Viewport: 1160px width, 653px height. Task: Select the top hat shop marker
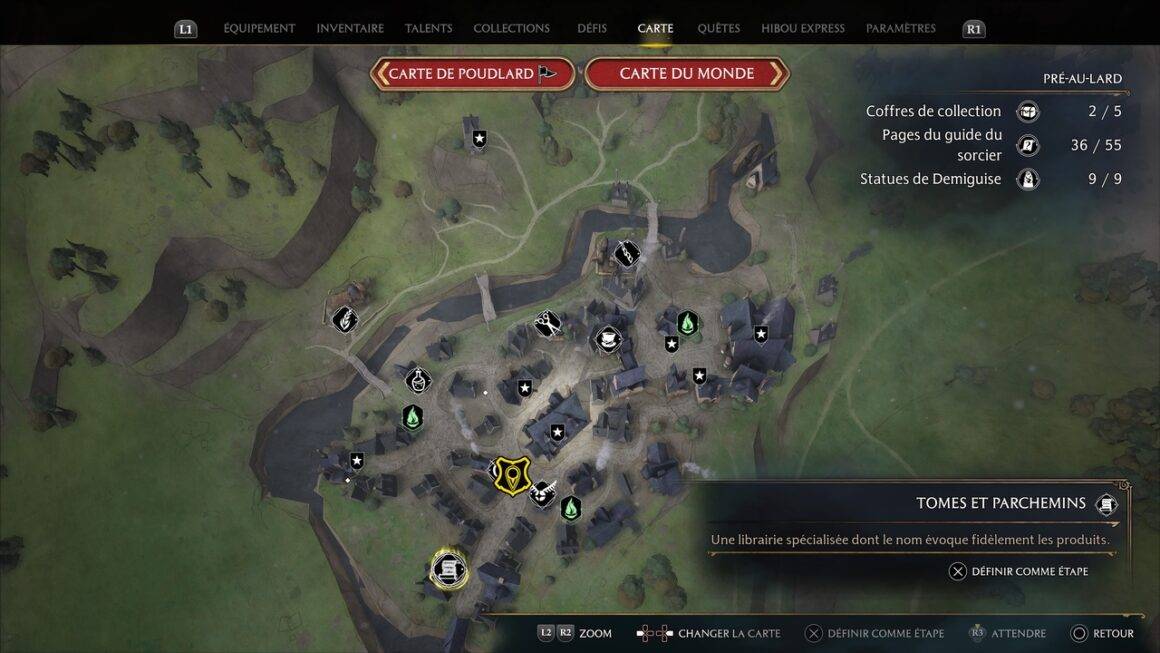click(x=607, y=340)
